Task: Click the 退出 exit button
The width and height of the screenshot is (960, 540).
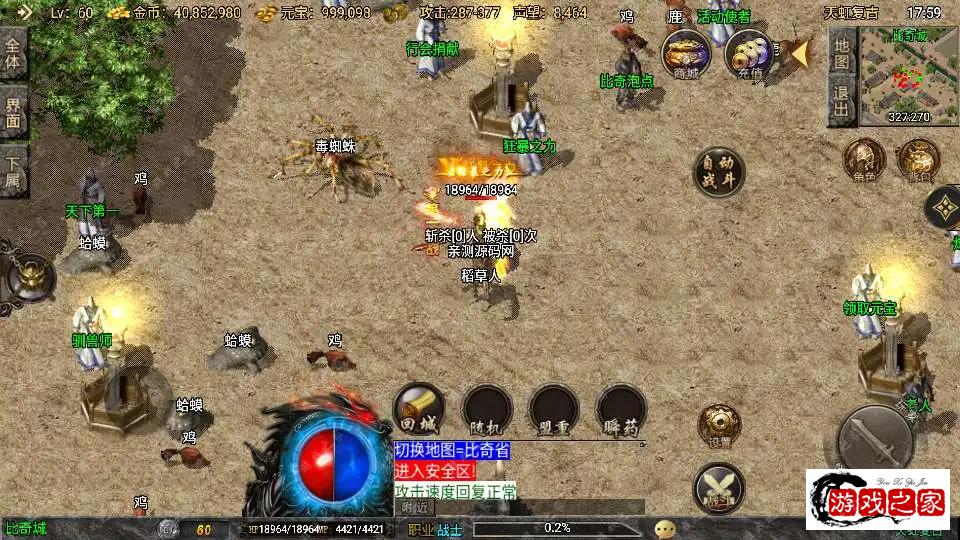Action: (x=842, y=99)
